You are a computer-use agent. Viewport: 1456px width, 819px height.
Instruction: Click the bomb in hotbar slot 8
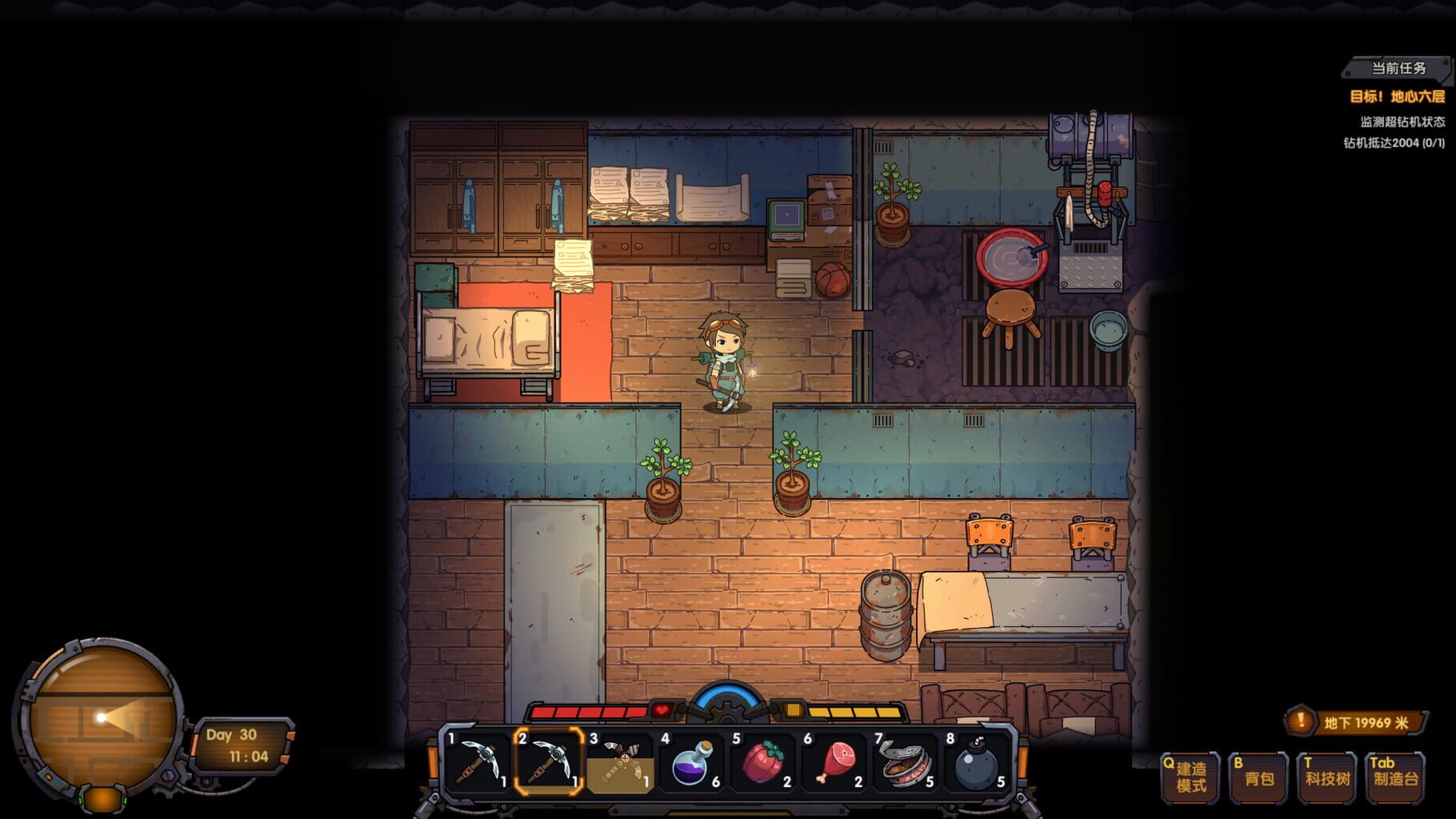coord(976,760)
